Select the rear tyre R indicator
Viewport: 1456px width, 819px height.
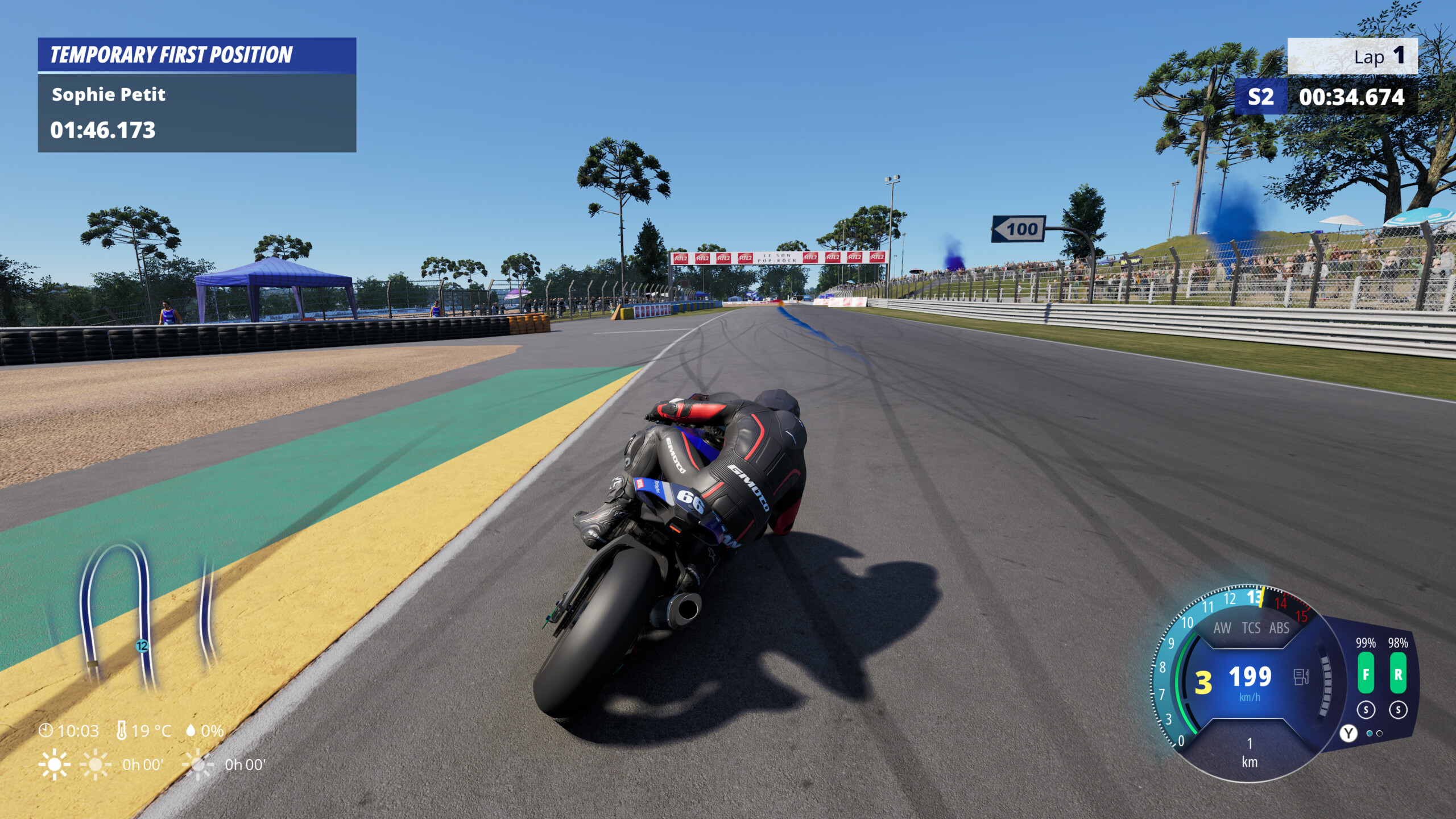1398,673
